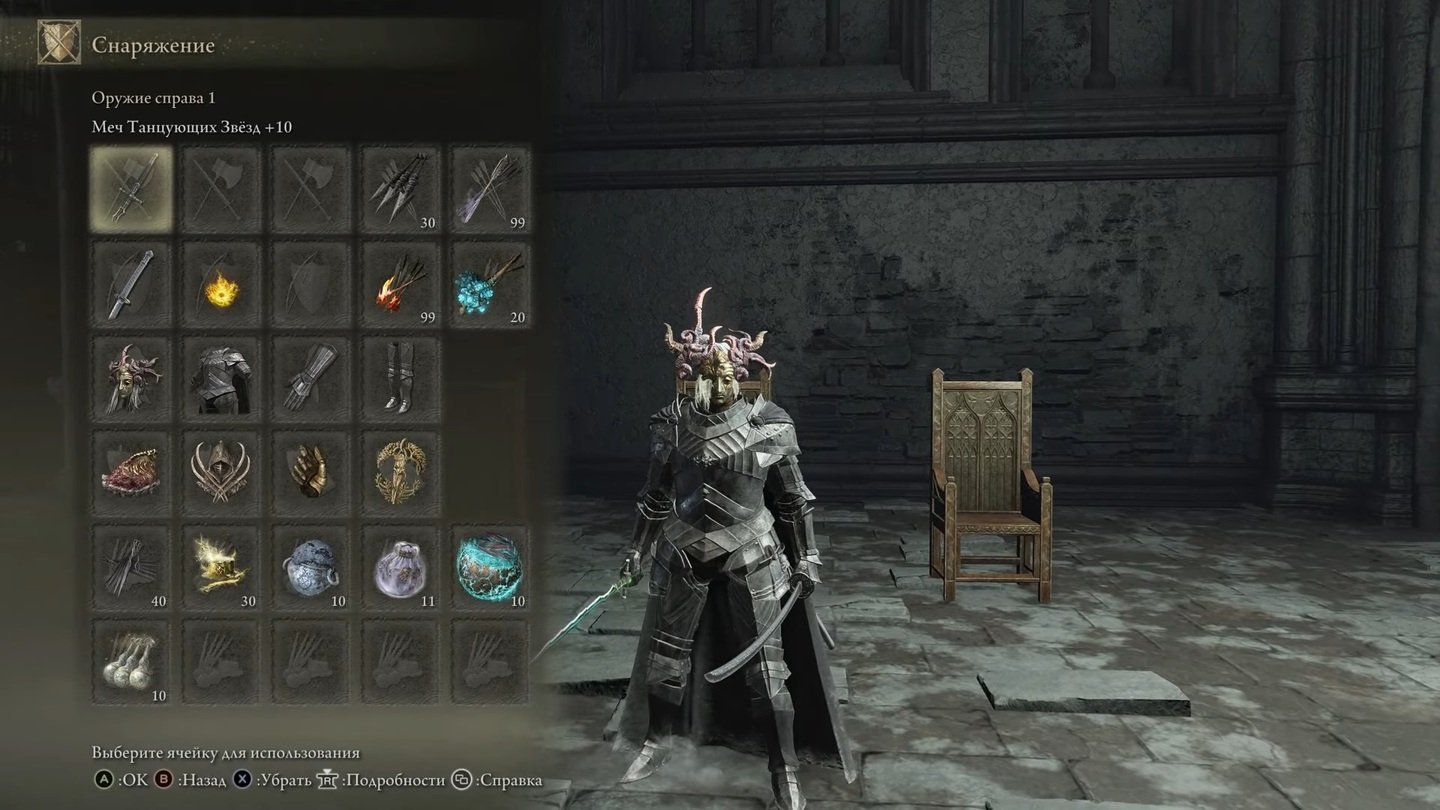Image resolution: width=1440 pixels, height=810 pixels.
Task: Select the glowing yellow flame seal slot
Action: click(220, 283)
